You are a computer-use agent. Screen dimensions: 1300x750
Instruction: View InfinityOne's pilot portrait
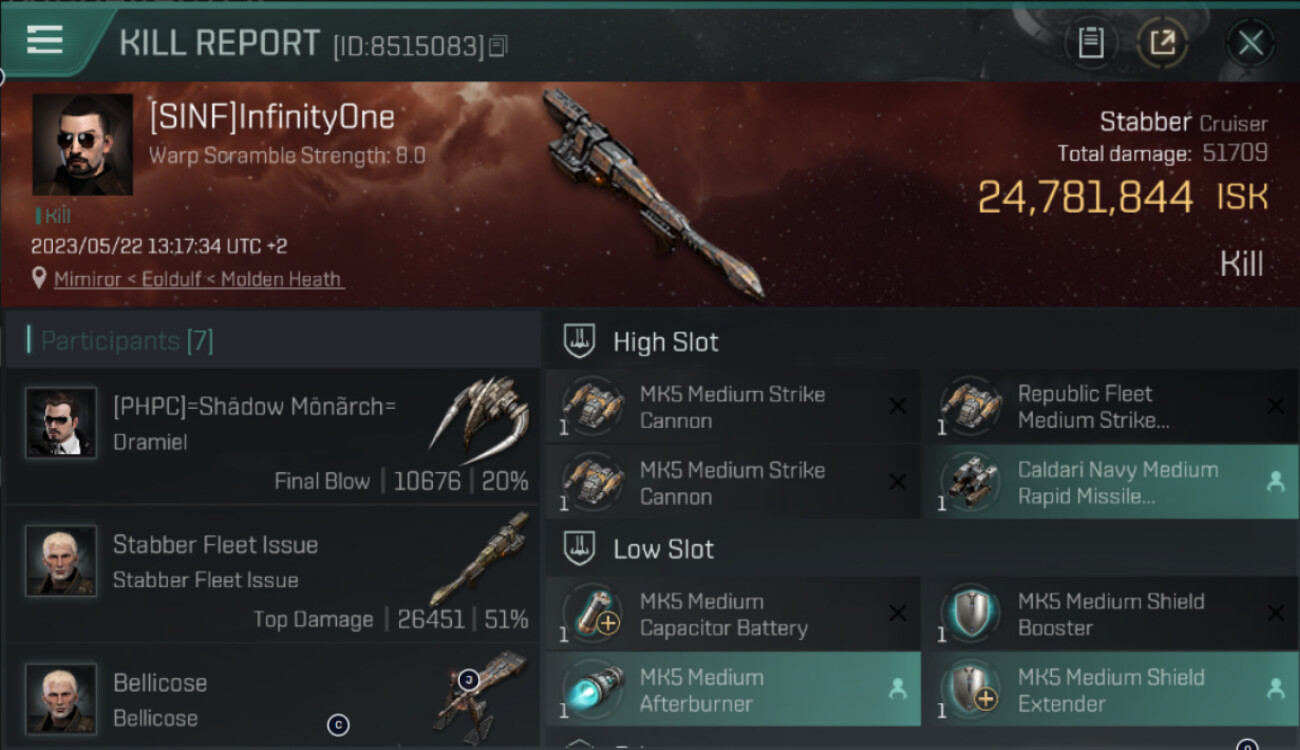point(82,145)
